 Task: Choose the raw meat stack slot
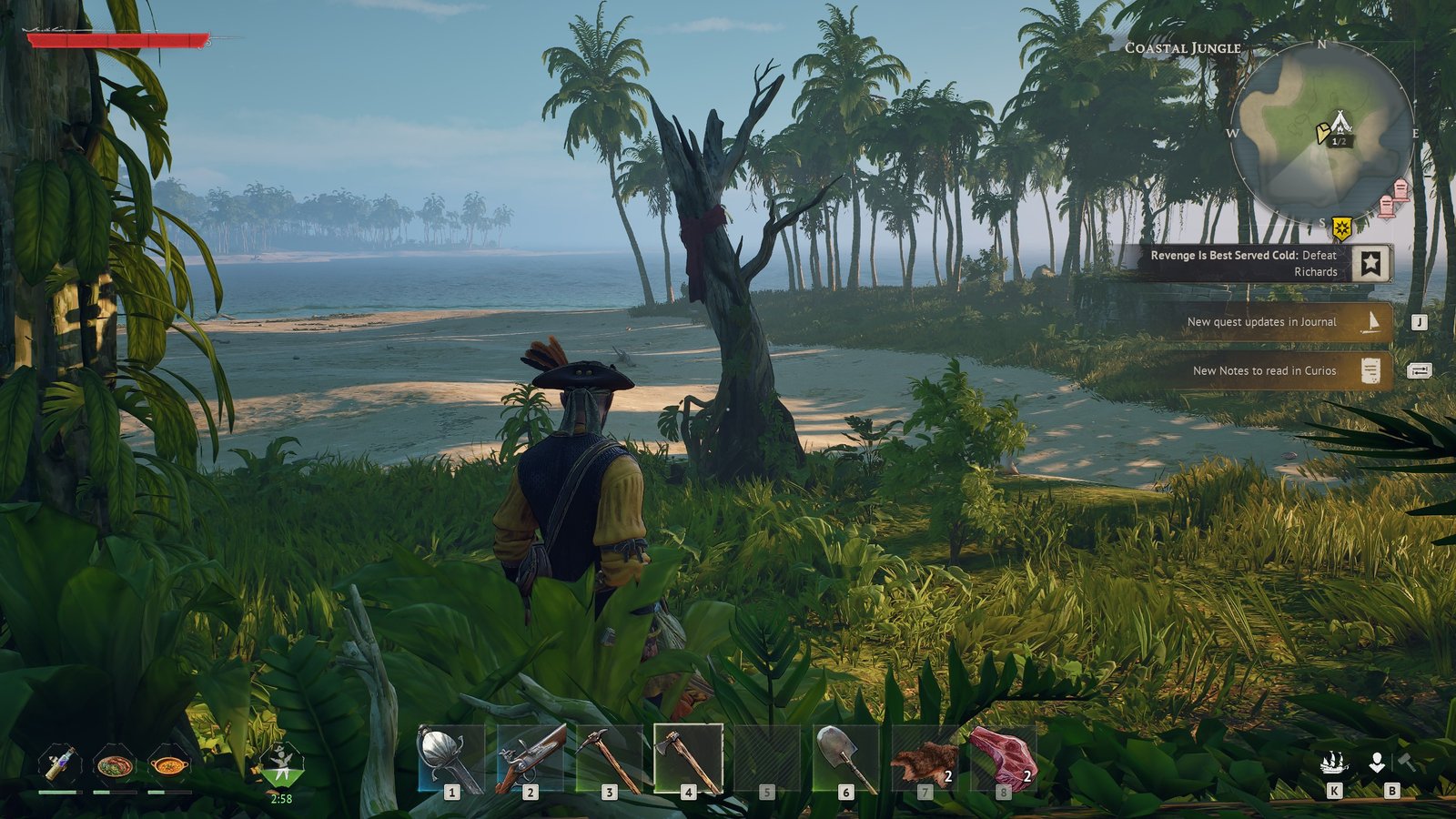pyautogui.click(x=1003, y=760)
